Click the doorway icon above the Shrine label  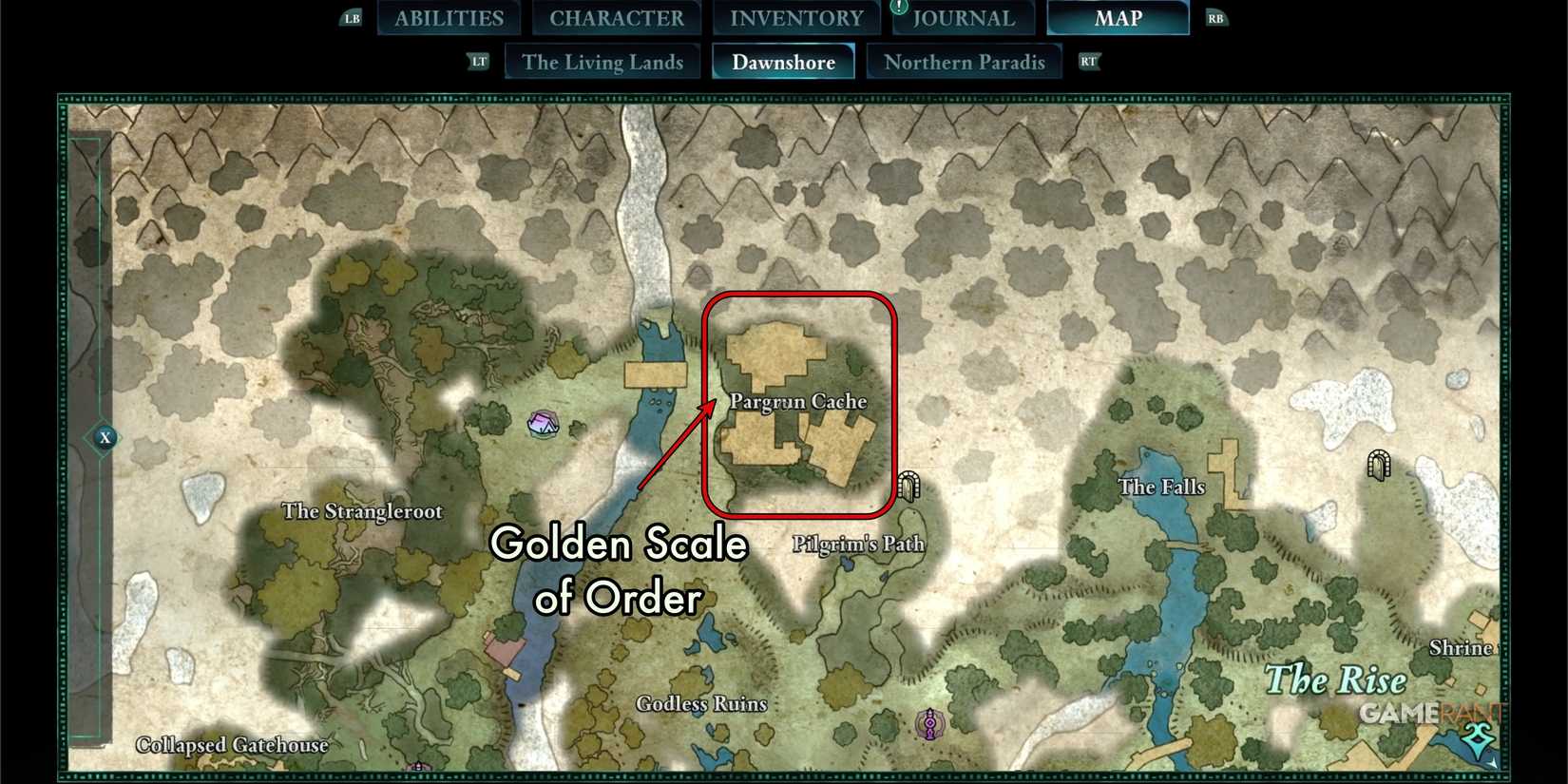pos(1380,465)
